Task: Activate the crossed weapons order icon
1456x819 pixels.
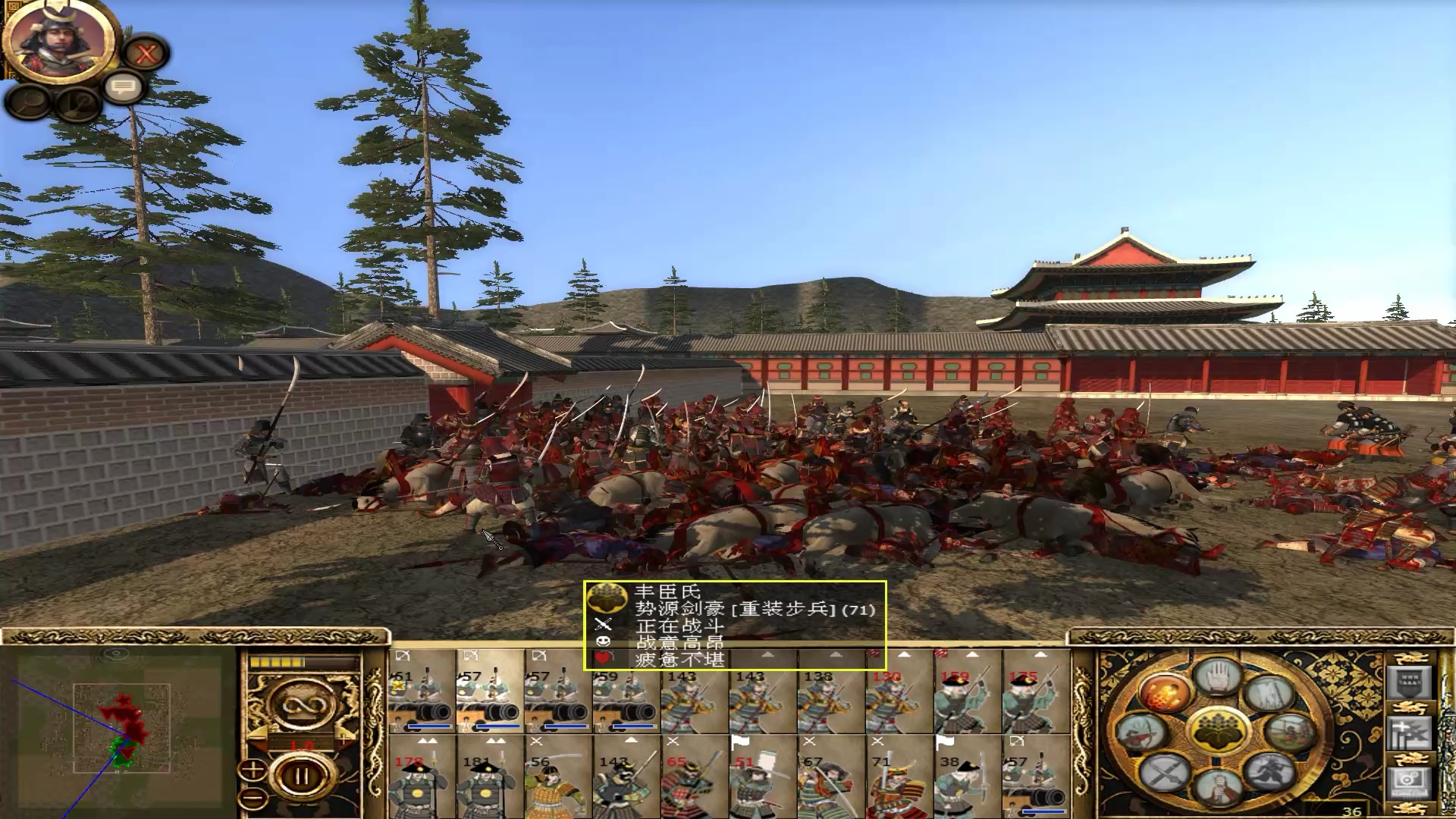Action: coord(1166,773)
